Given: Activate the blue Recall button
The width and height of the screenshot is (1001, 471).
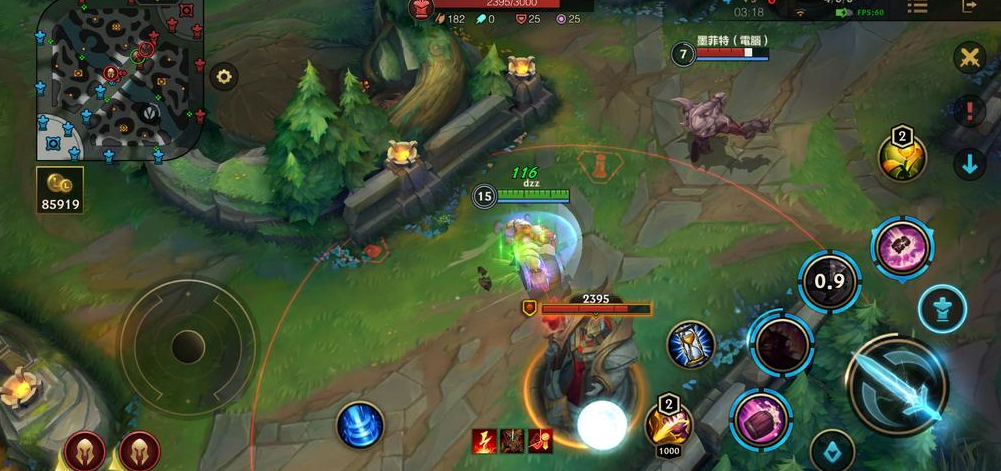Looking at the screenshot, I should pos(360,423).
